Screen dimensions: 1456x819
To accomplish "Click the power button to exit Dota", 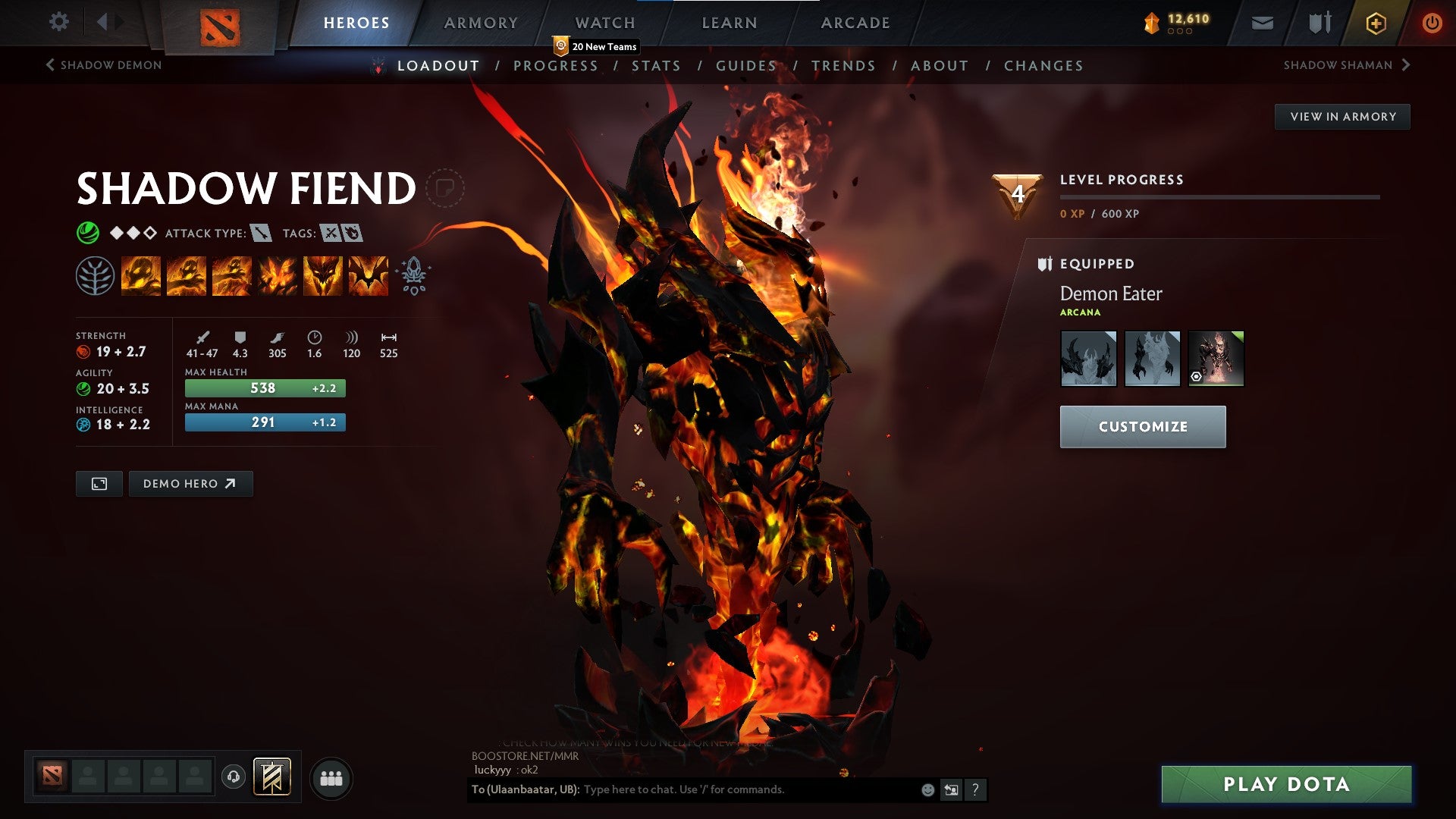I will coord(1432,22).
